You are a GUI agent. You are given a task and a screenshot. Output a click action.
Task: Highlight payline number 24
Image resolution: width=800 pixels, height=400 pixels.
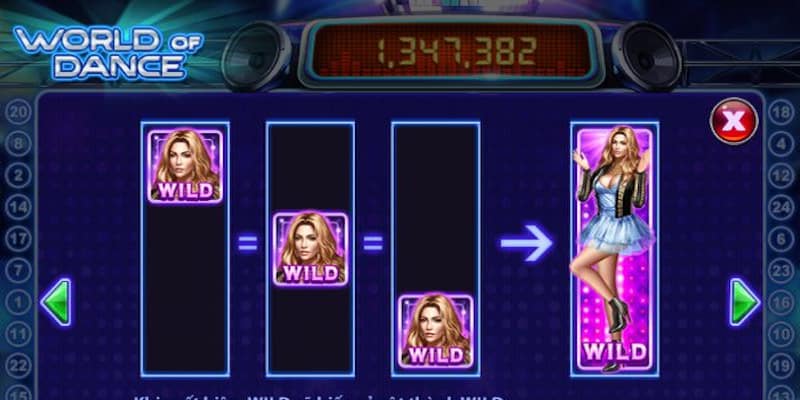(782, 207)
